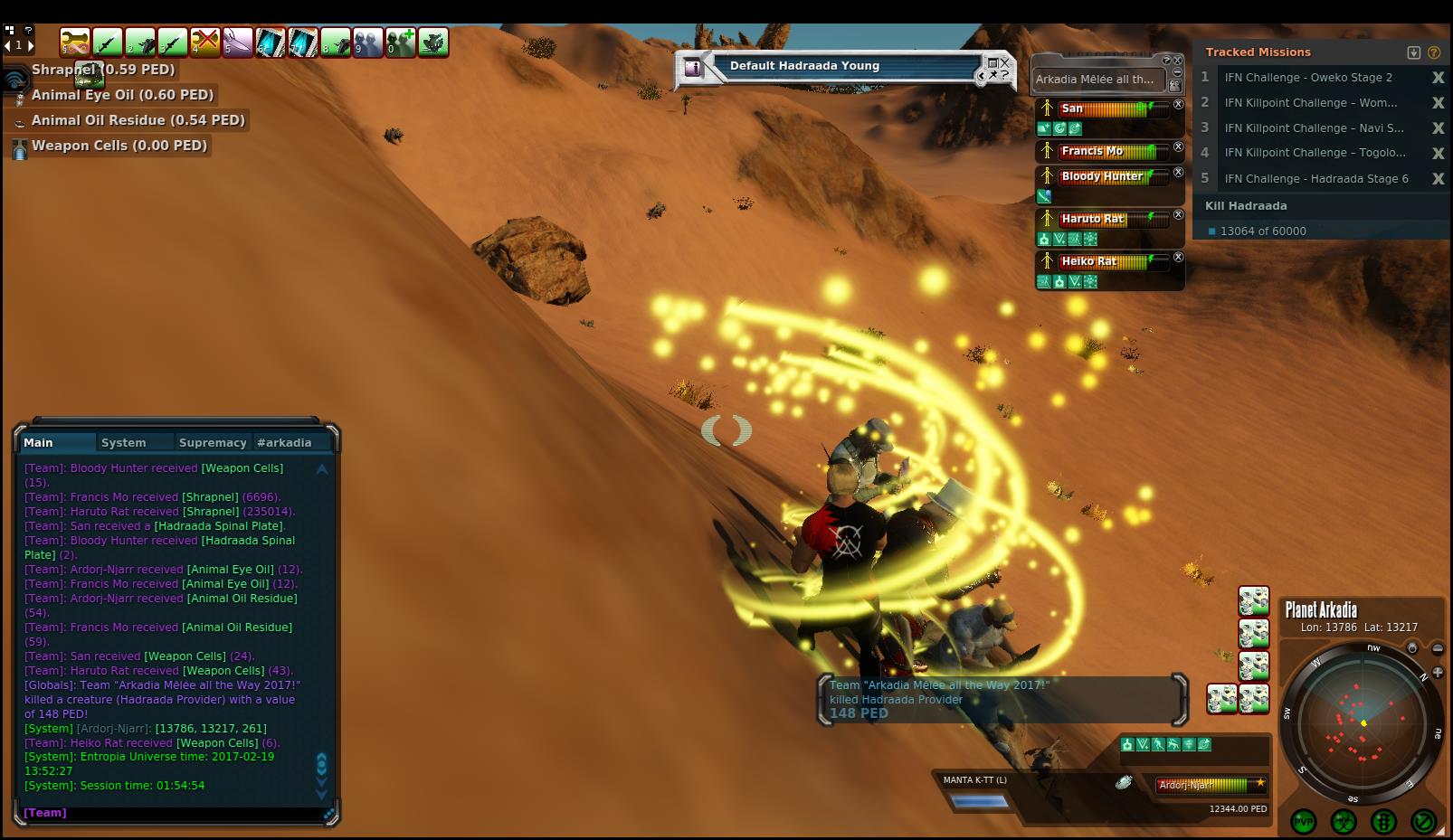Remove Haruto Rat from the team
Viewport: 1453px width, 840px height.
[1179, 215]
